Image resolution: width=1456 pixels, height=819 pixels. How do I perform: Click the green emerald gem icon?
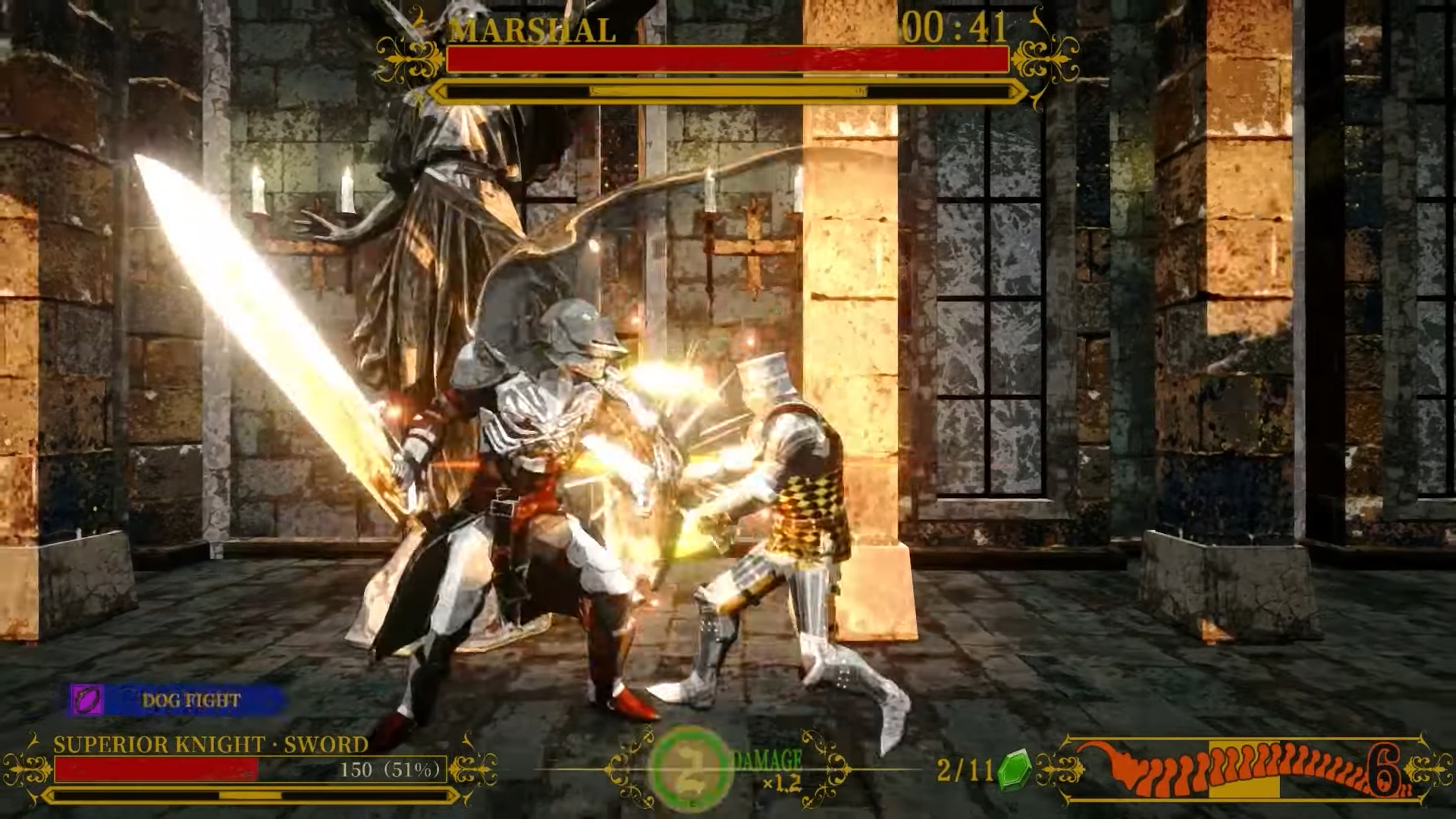click(1014, 770)
